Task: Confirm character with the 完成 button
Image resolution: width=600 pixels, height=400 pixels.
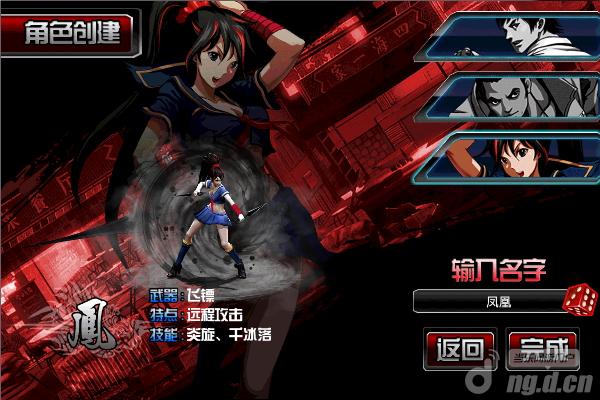Action: 545,350
